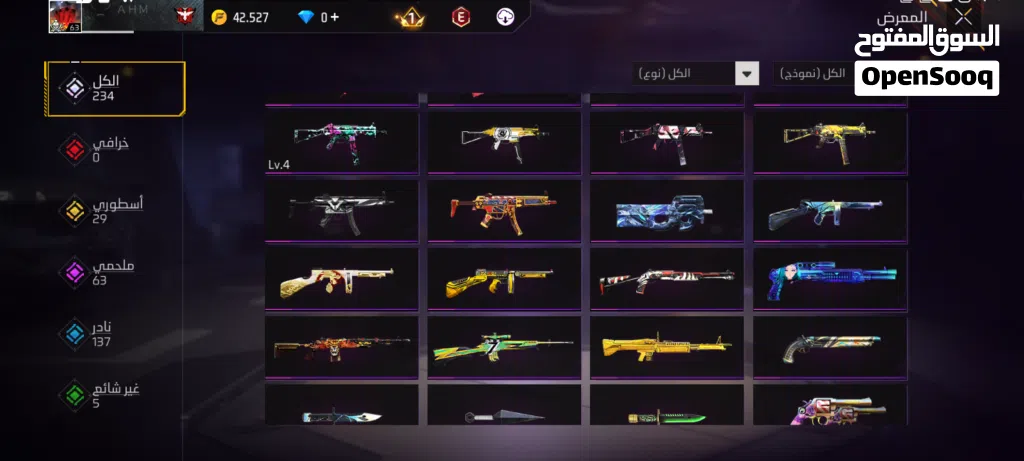Click the red hexagon E icon

tap(461, 17)
